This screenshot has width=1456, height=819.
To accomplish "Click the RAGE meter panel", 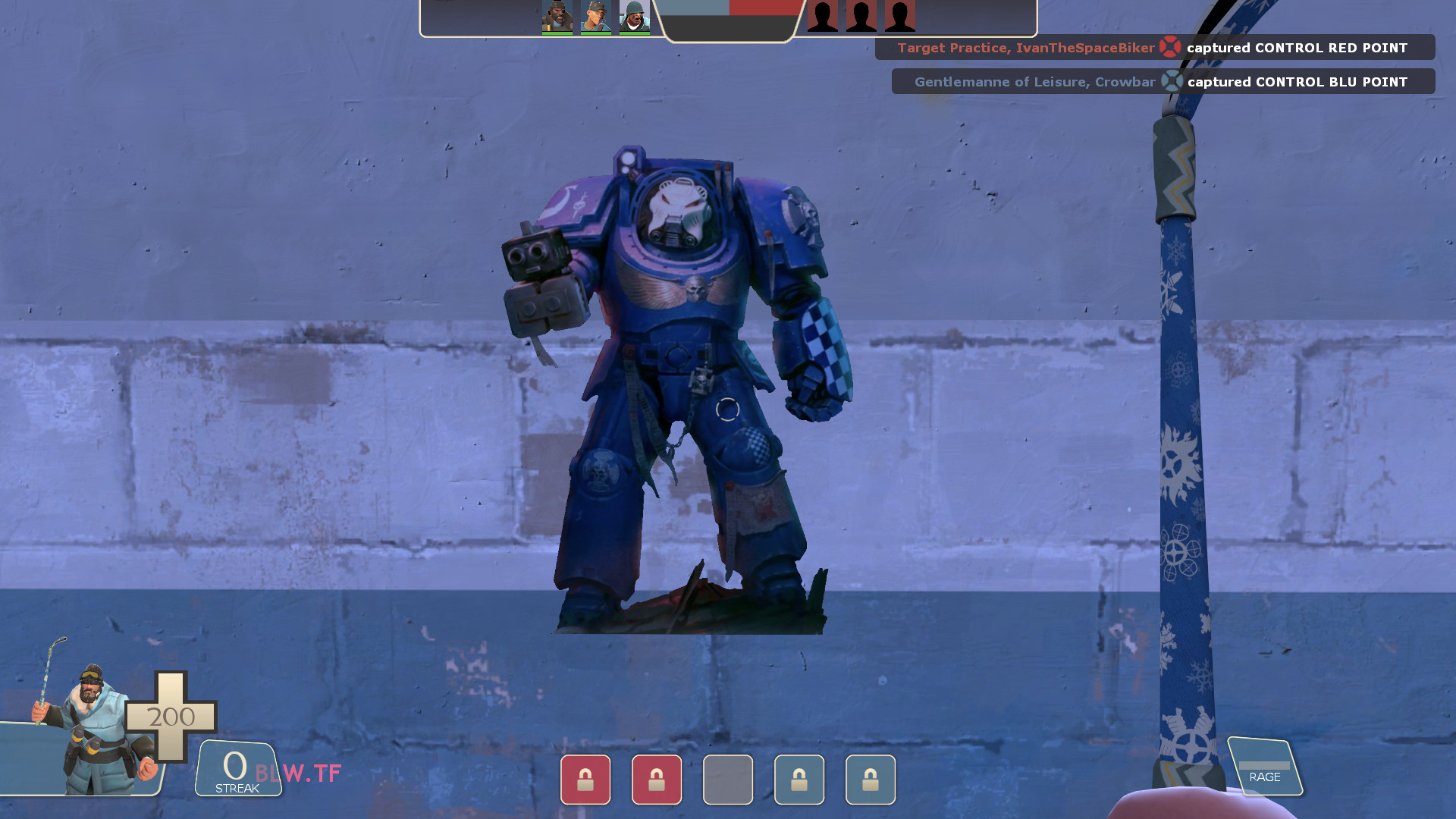I will pos(1265,767).
